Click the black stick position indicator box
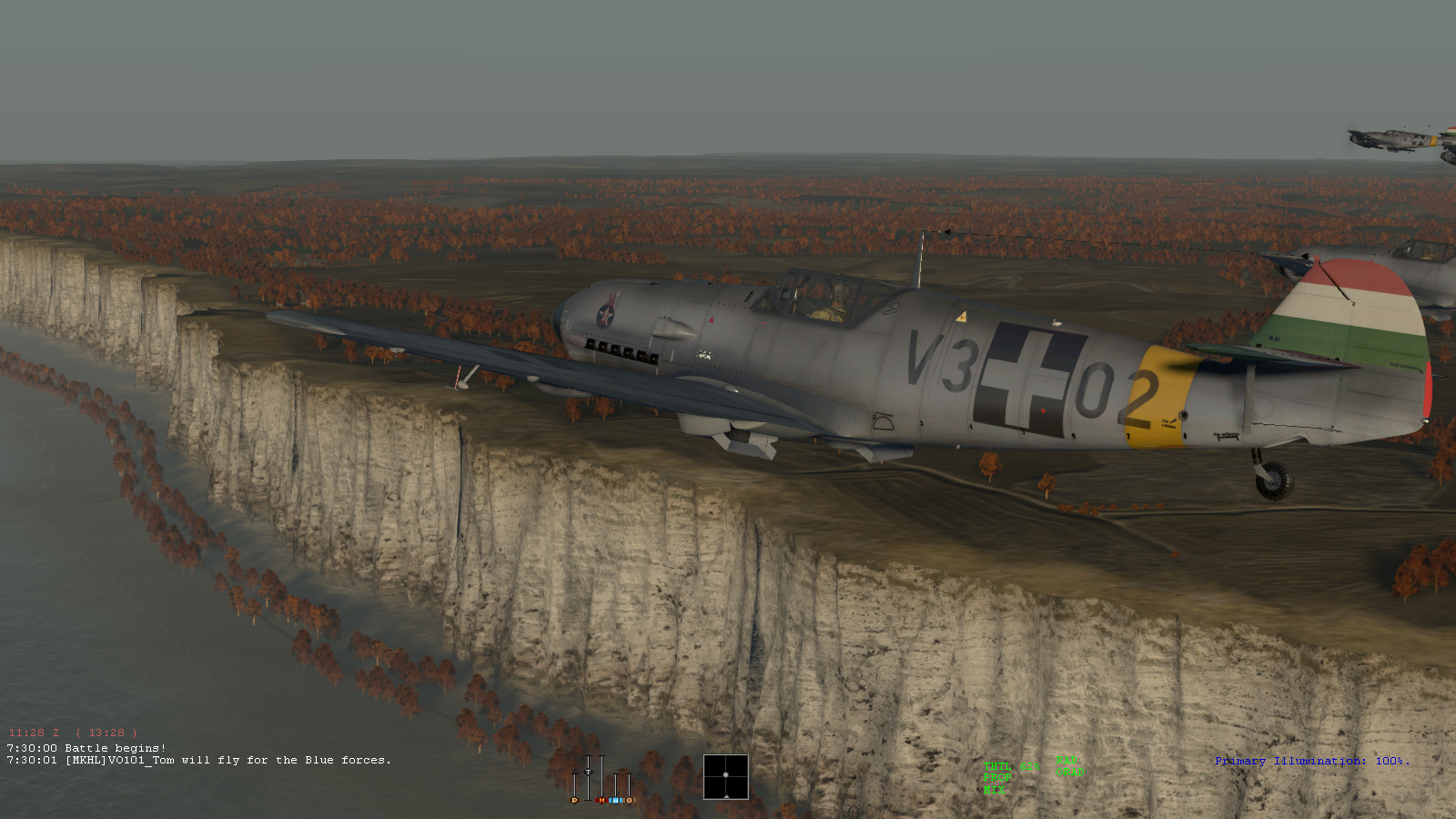Image resolution: width=1456 pixels, height=819 pixels. pyautogui.click(x=725, y=776)
